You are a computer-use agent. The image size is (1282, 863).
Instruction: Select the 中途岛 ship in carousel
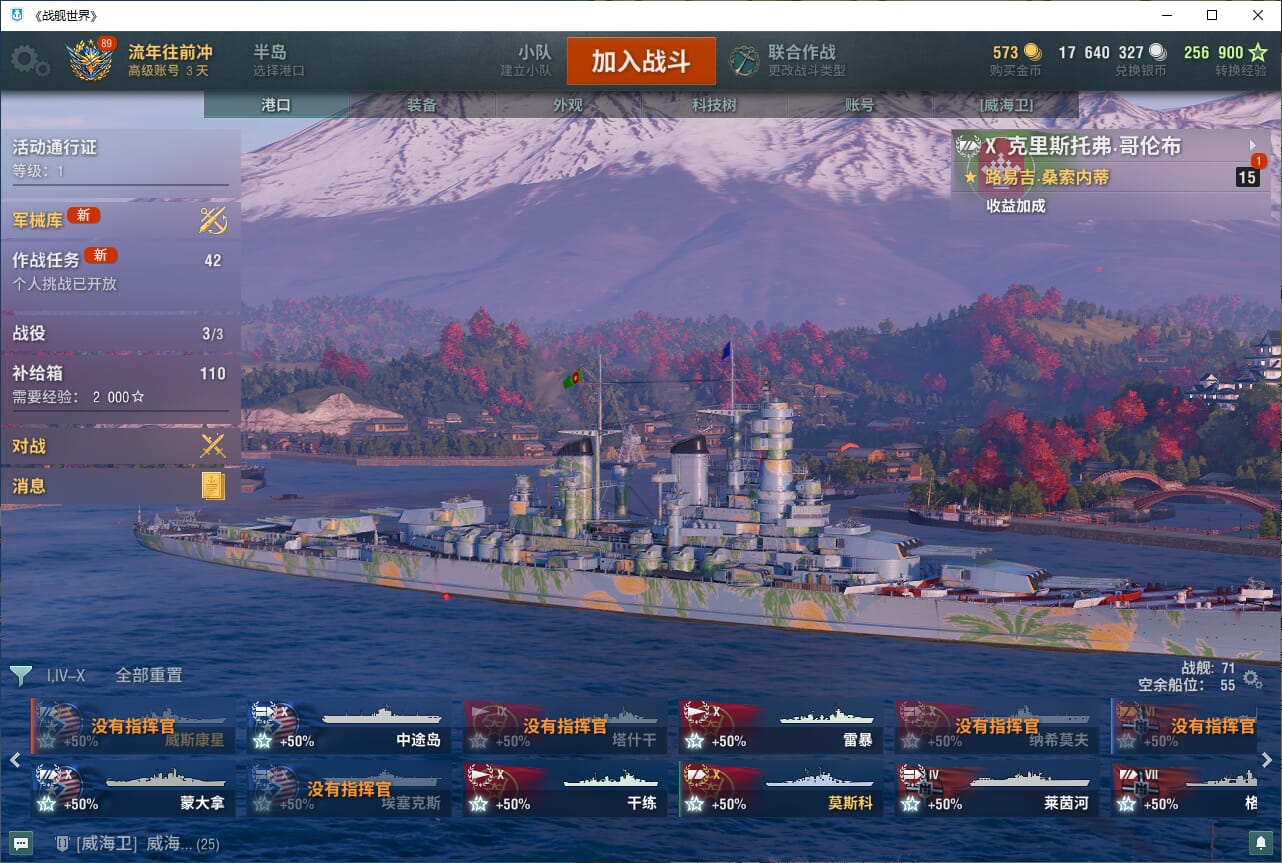pyautogui.click(x=346, y=727)
